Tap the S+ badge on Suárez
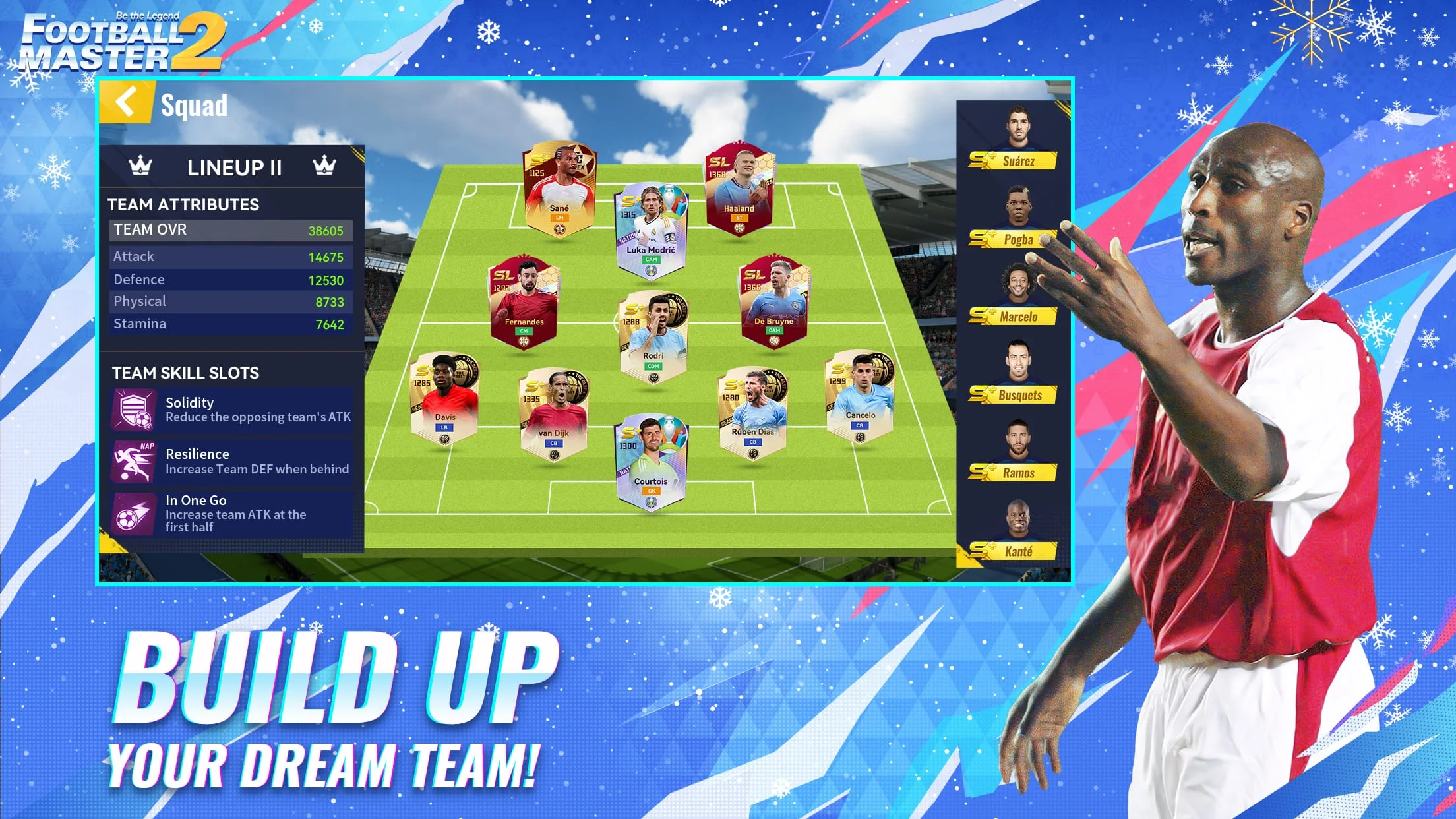The image size is (1456, 819). point(983,160)
